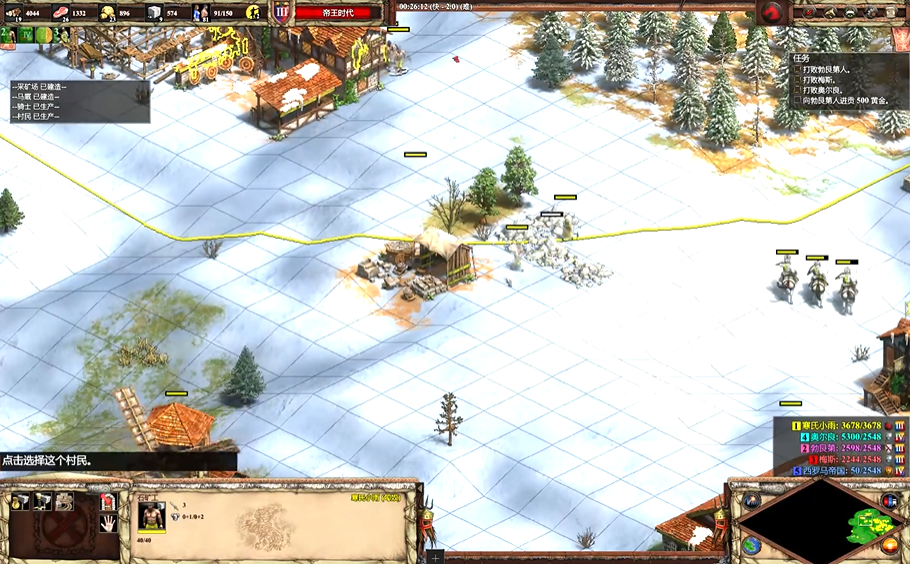Click the horn icon in the top menu bar
Image resolution: width=910 pixels, height=564 pixels.
(x=831, y=13)
